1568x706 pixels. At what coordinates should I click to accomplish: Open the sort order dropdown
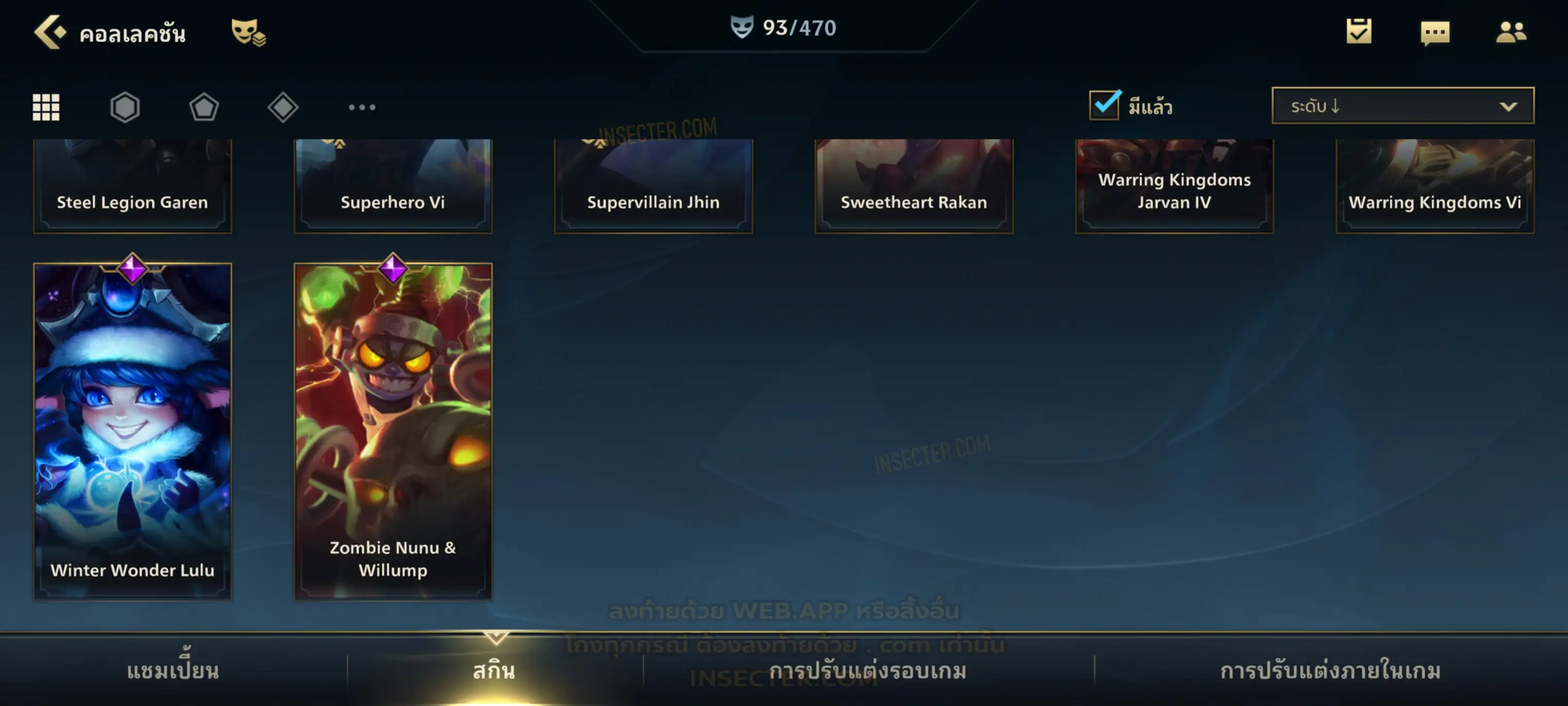pyautogui.click(x=1403, y=105)
